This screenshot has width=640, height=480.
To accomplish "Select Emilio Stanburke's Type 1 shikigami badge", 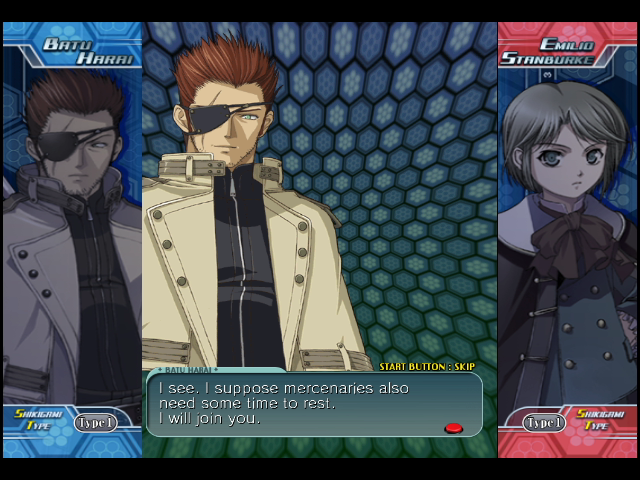I will pyautogui.click(x=544, y=423).
